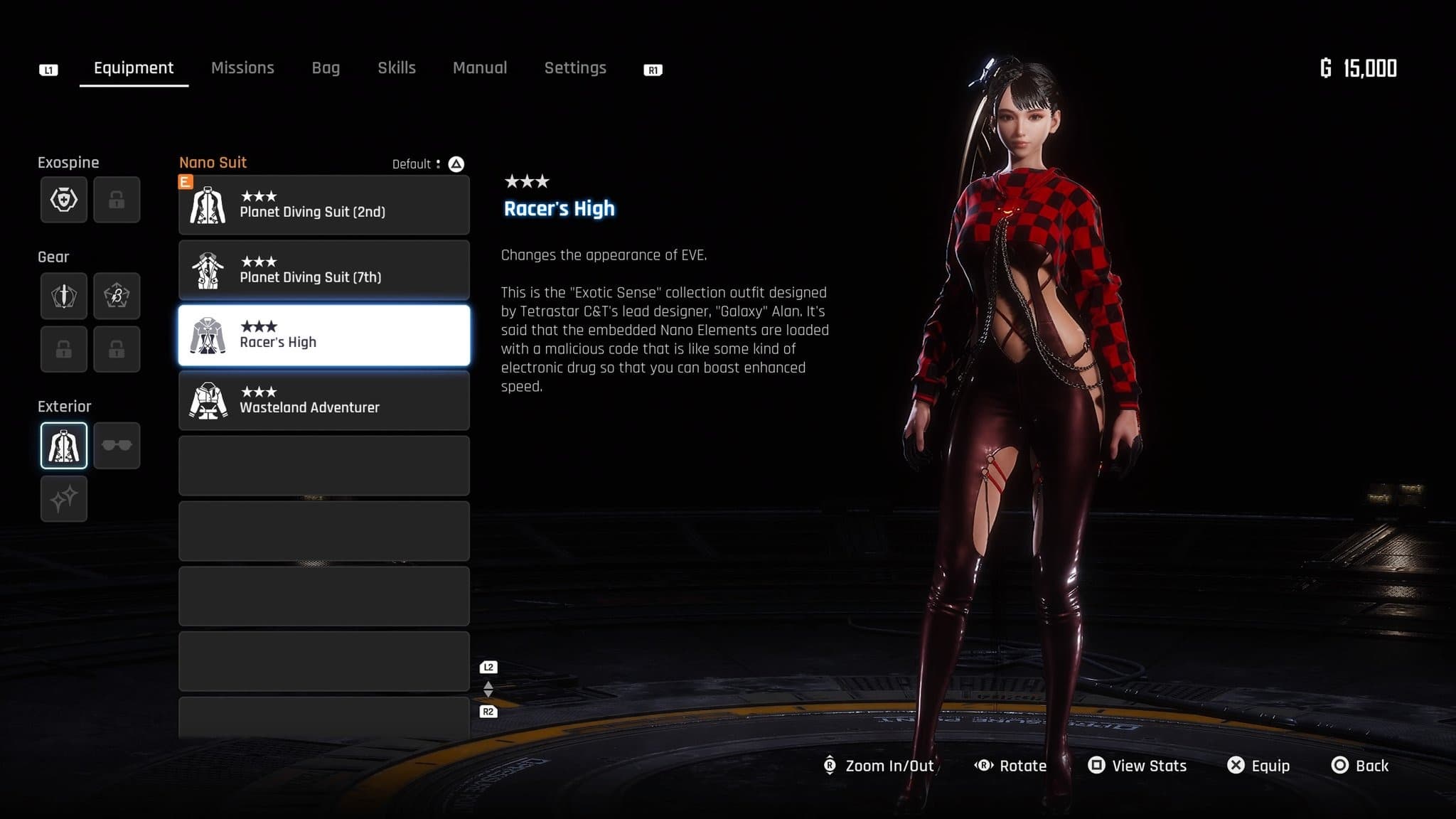Open the Bag tab
Viewport: 1456px width, 819px height.
[x=326, y=68]
